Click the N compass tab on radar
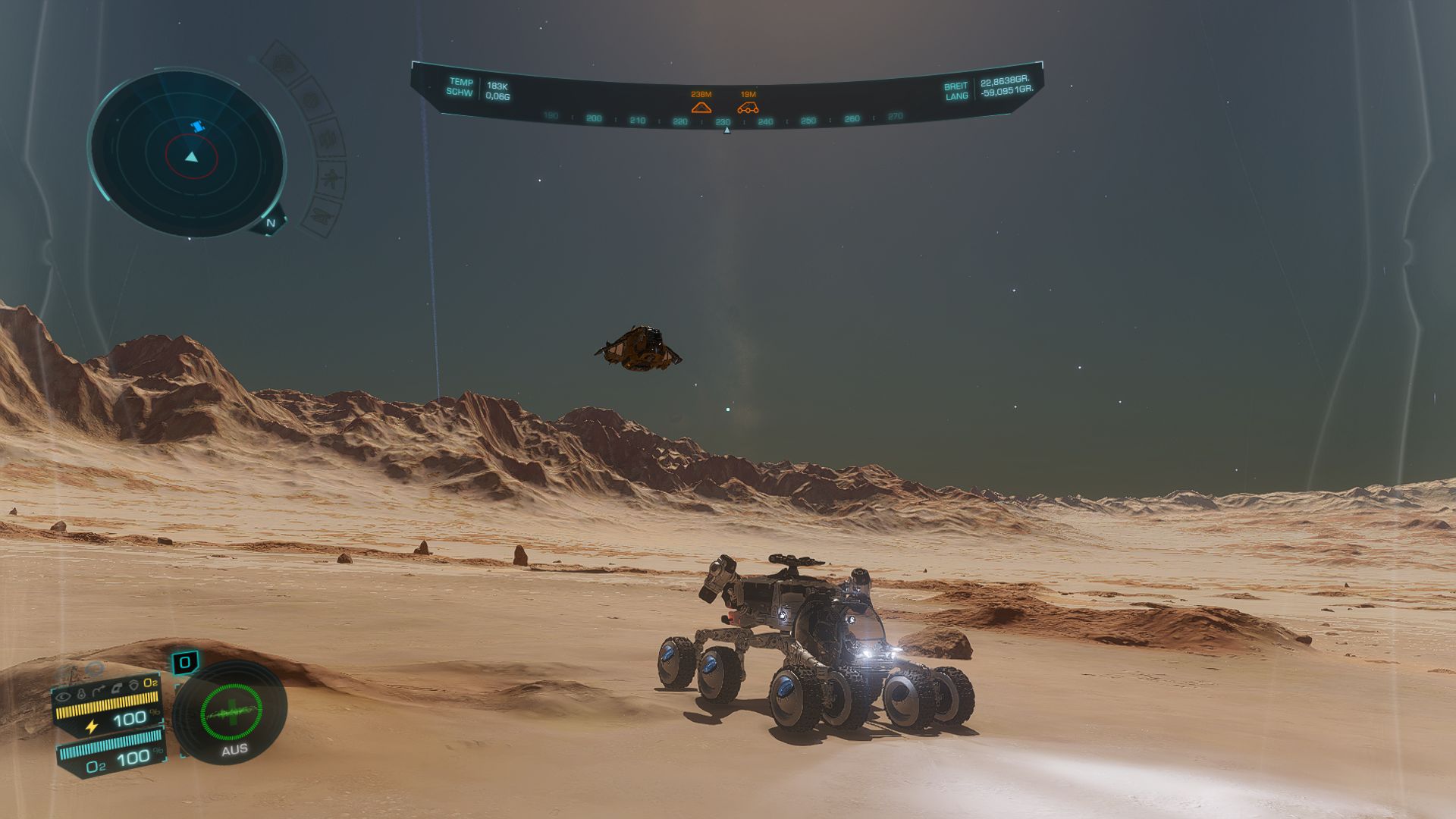1456x819 pixels. [x=271, y=223]
